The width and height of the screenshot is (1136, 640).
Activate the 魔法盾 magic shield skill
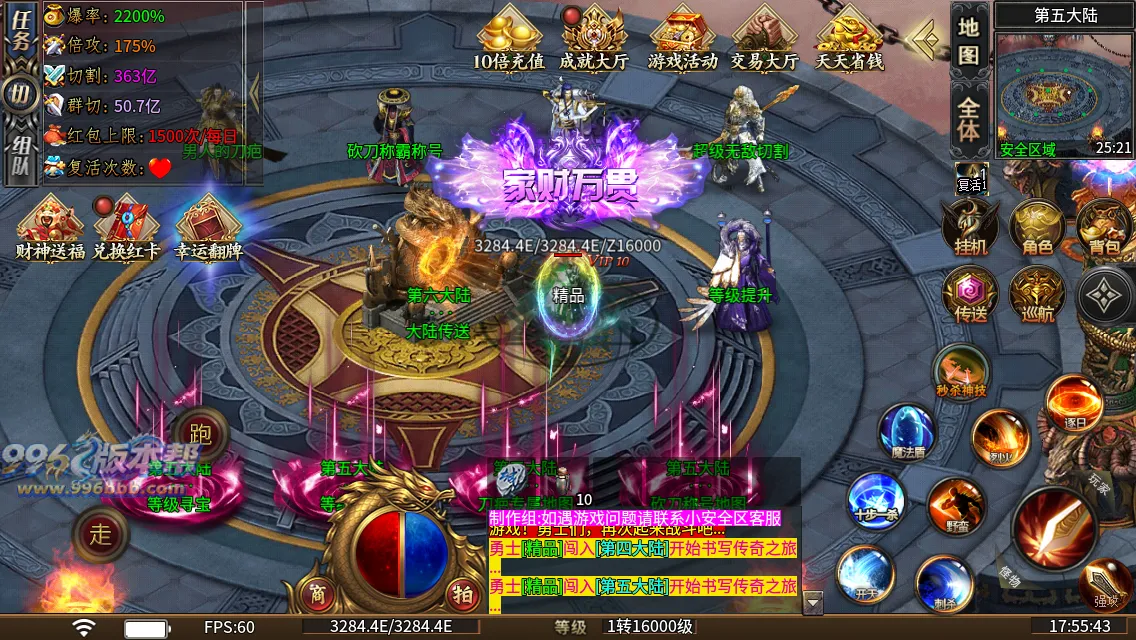[906, 431]
